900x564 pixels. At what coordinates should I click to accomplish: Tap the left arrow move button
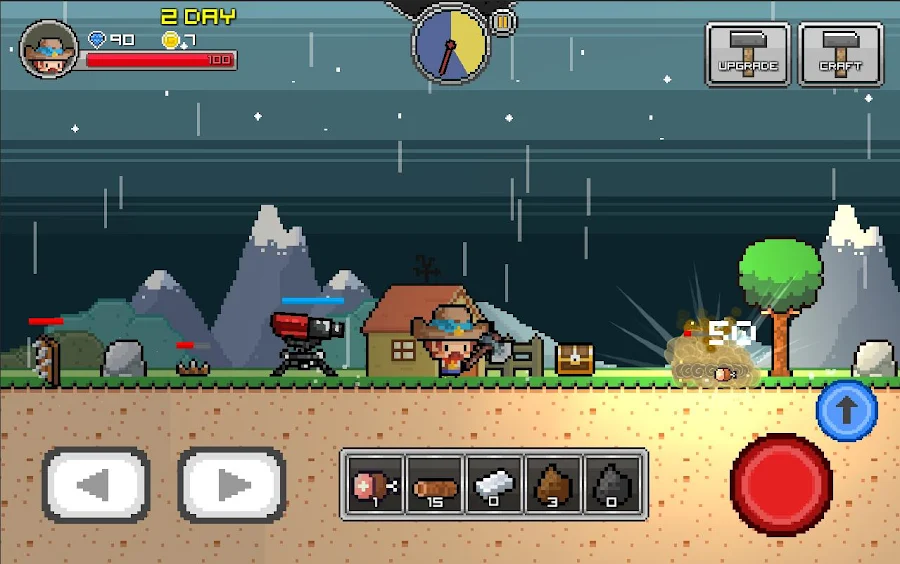pyautogui.click(x=95, y=486)
